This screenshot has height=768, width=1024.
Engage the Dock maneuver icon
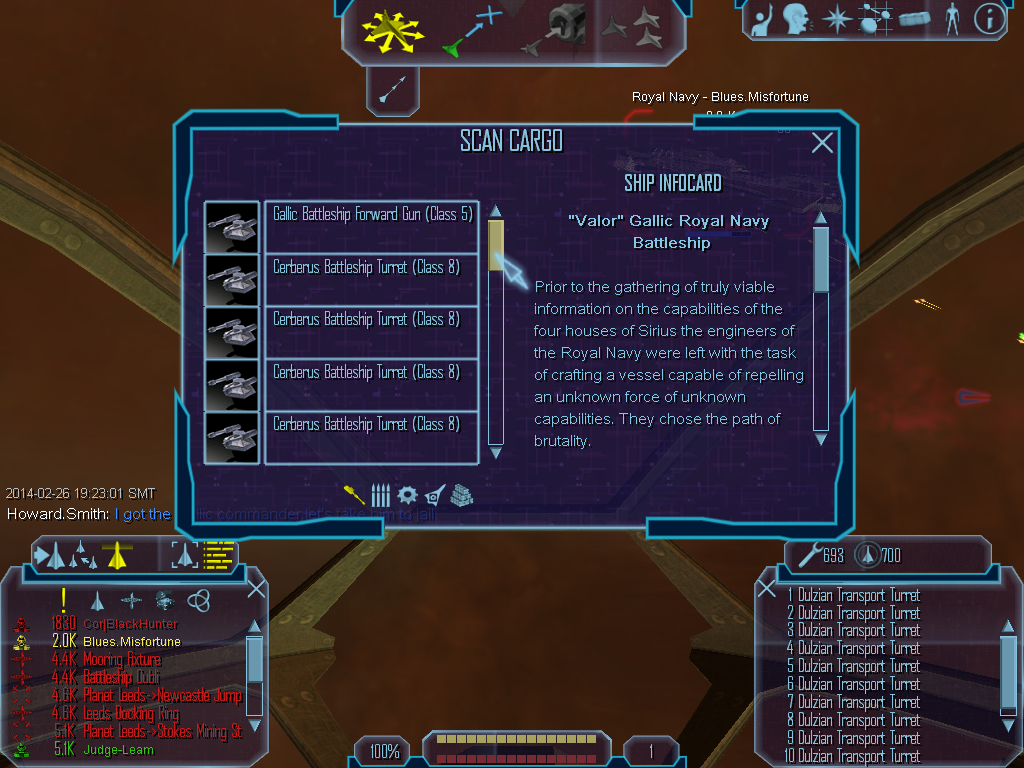(x=559, y=29)
